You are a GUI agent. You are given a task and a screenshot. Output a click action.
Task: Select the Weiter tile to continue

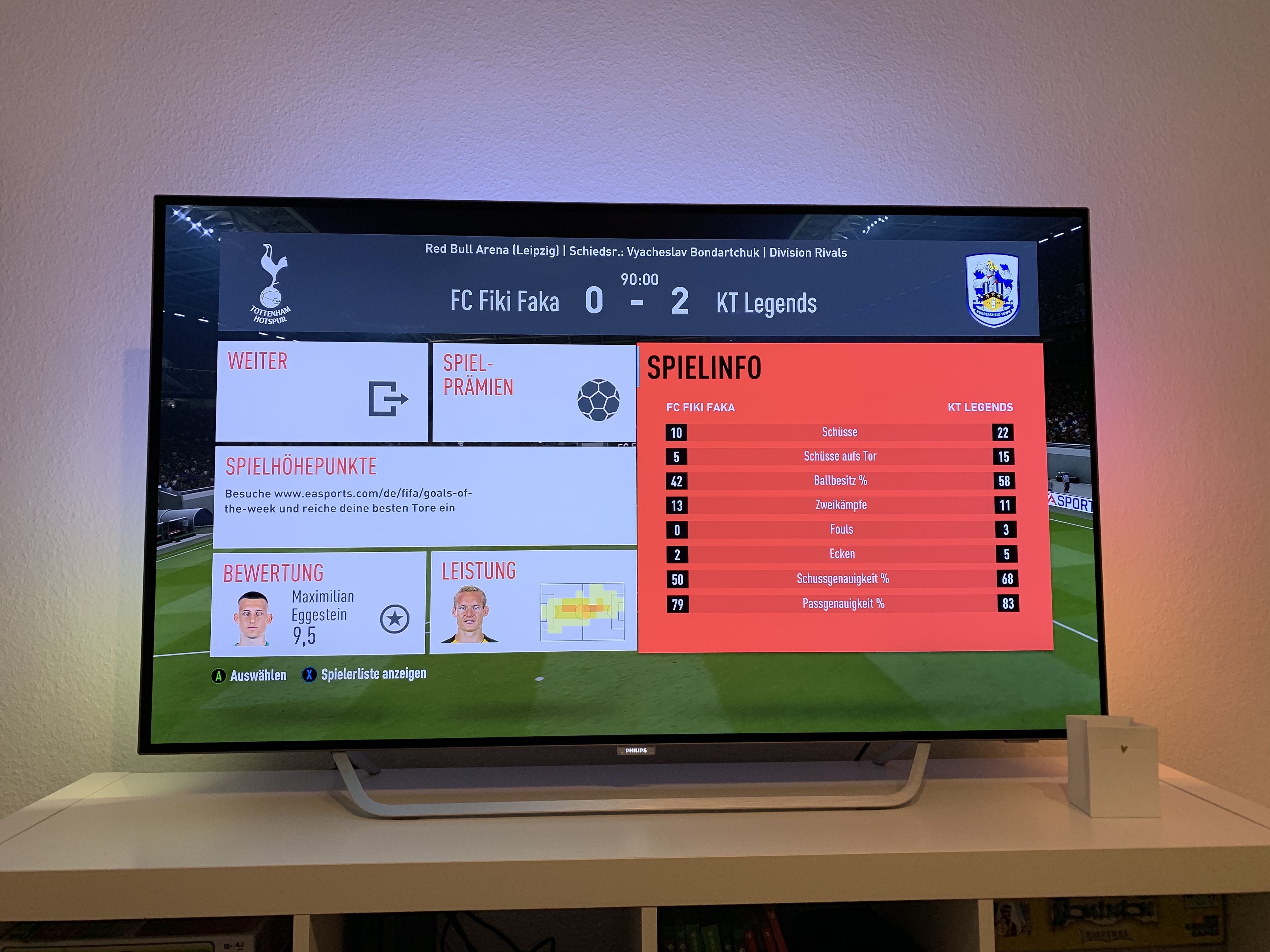(x=322, y=391)
